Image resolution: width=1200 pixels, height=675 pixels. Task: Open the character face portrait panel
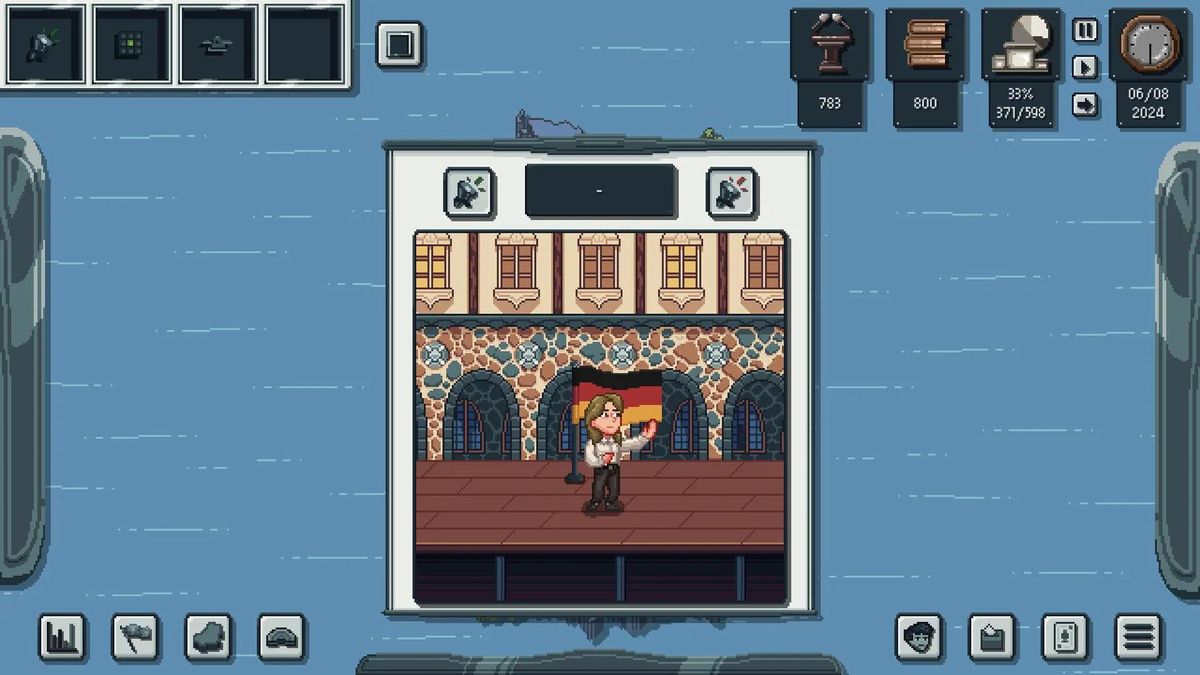coord(919,637)
